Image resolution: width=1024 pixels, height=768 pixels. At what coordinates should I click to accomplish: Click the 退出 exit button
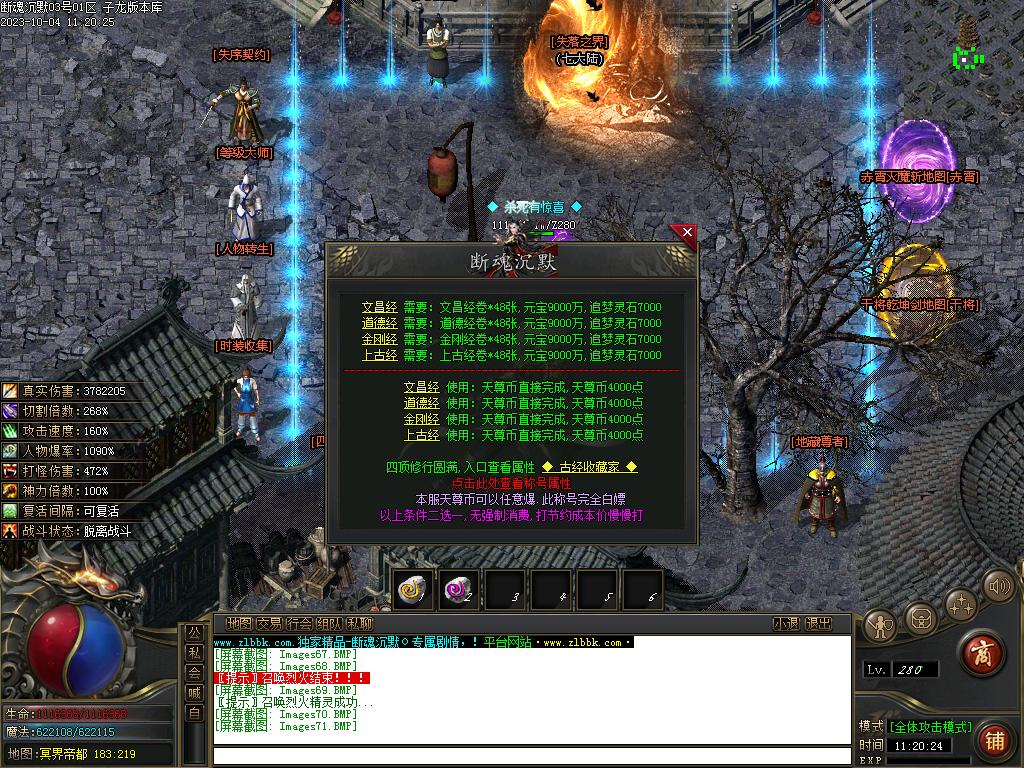coord(818,624)
